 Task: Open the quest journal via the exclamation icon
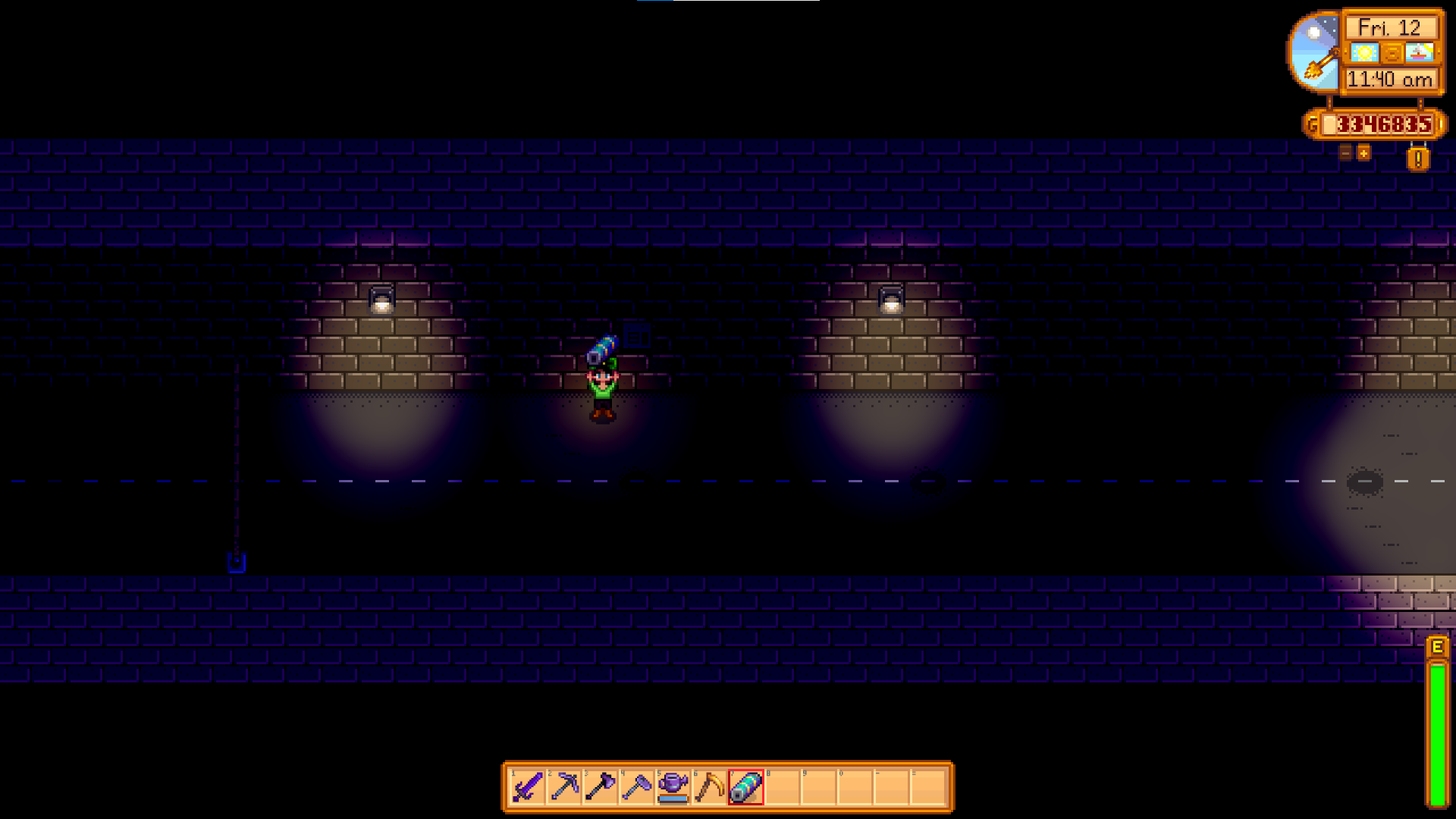[1417, 158]
